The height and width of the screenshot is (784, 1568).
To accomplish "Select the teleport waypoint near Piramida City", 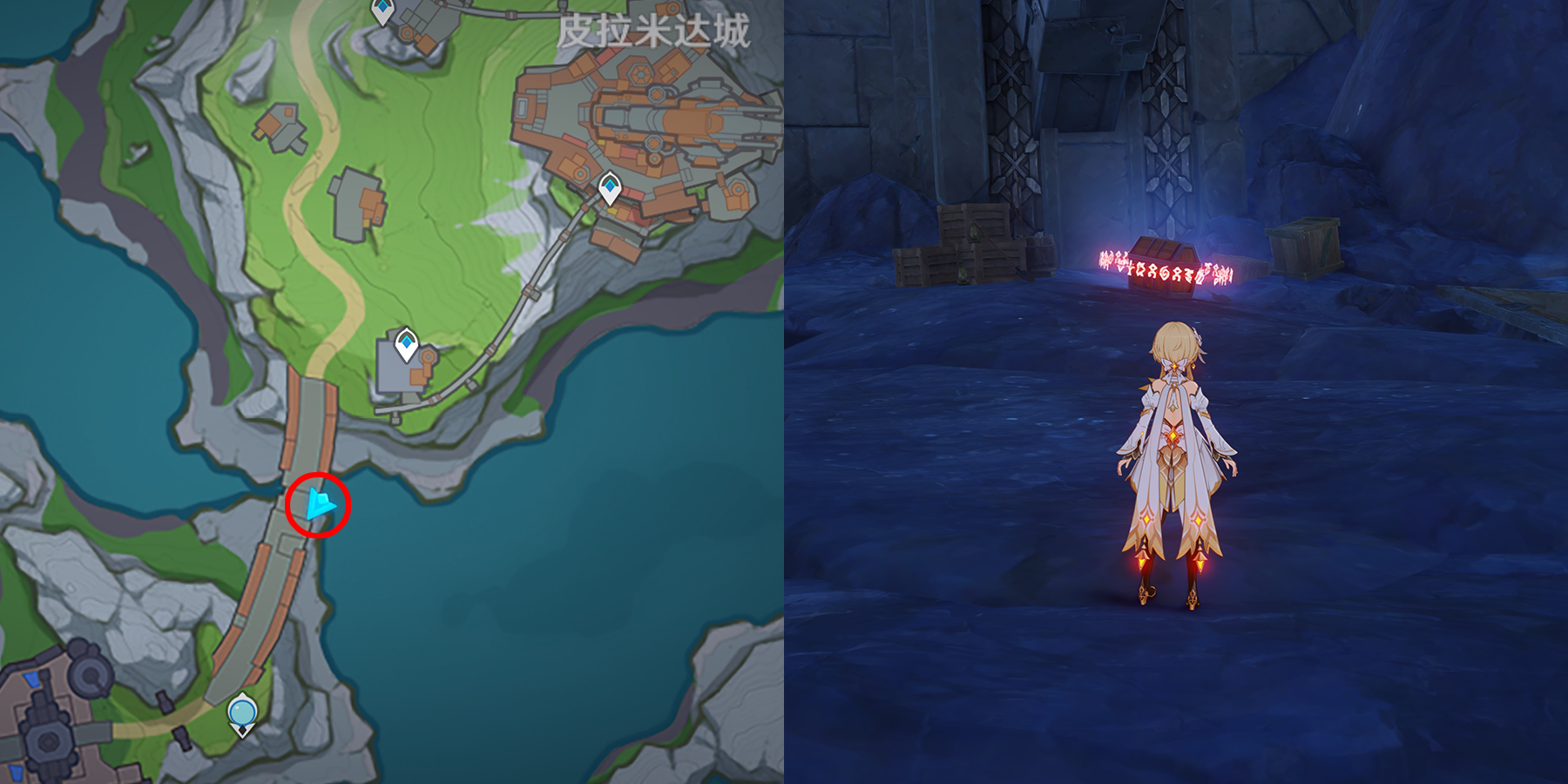I will [x=610, y=185].
